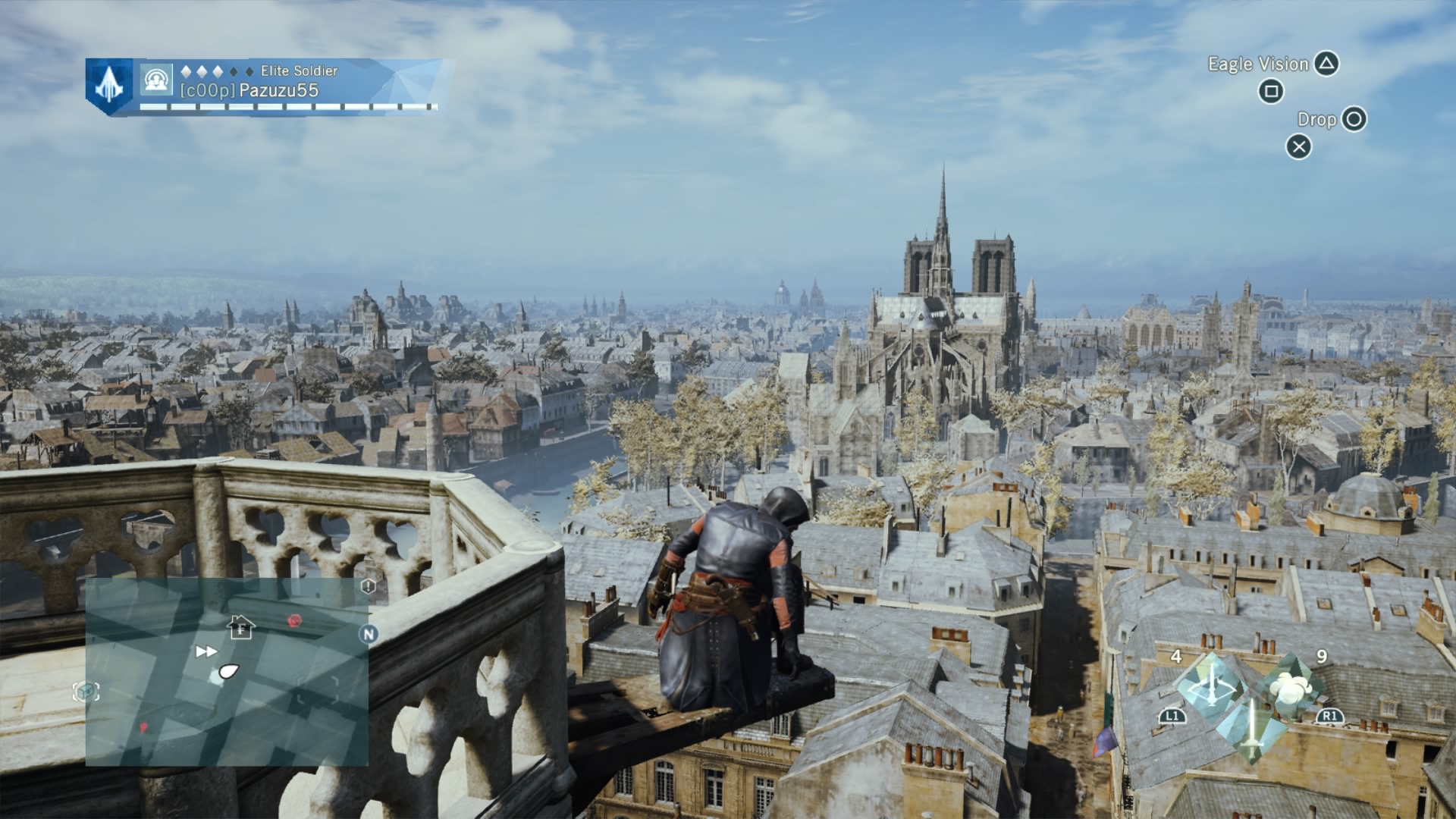Screen dimensions: 1456x819
Task: Select the sword melee weapon slot
Action: 1251,730
